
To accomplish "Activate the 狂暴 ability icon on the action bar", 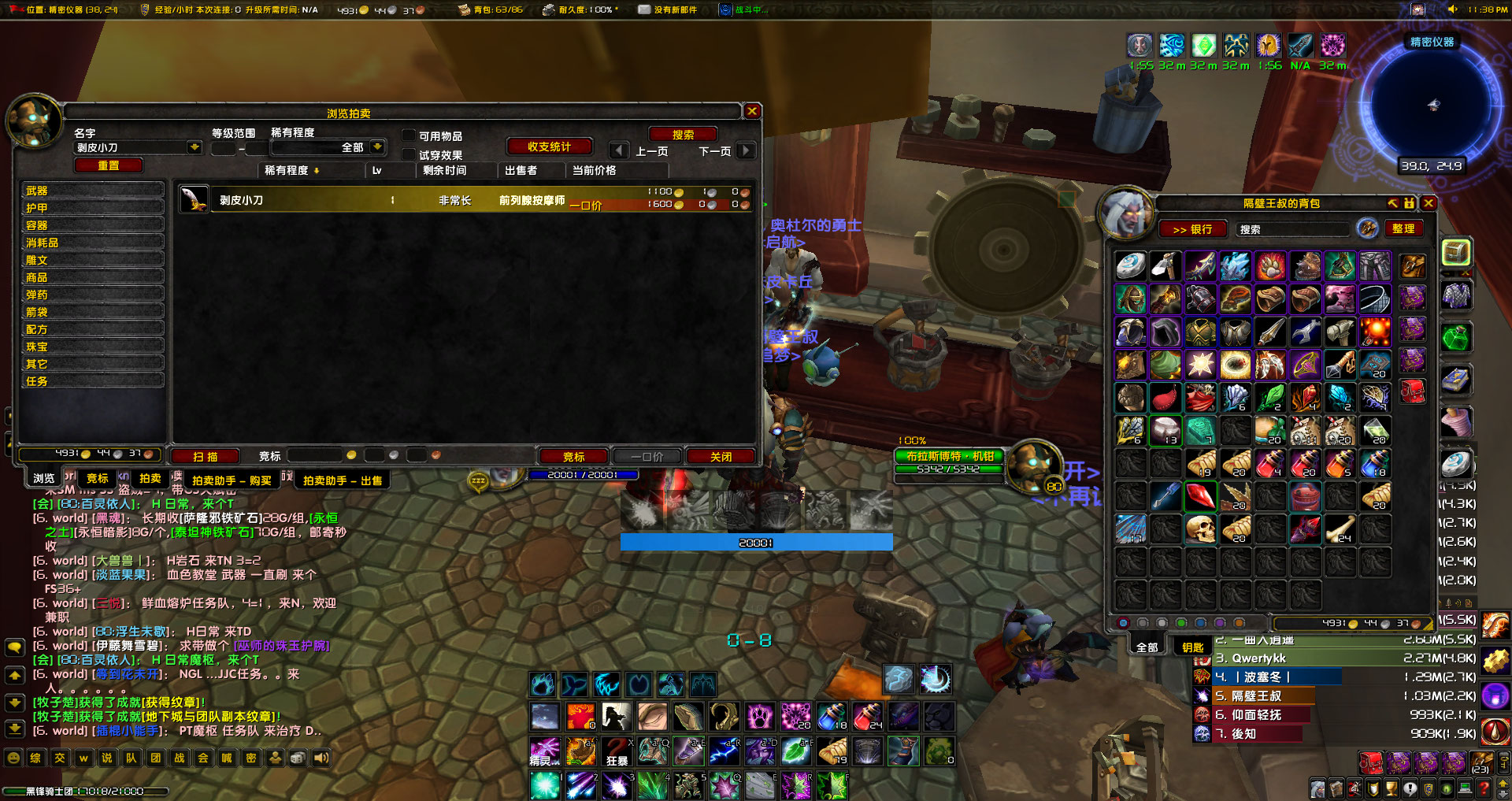I will point(617,751).
